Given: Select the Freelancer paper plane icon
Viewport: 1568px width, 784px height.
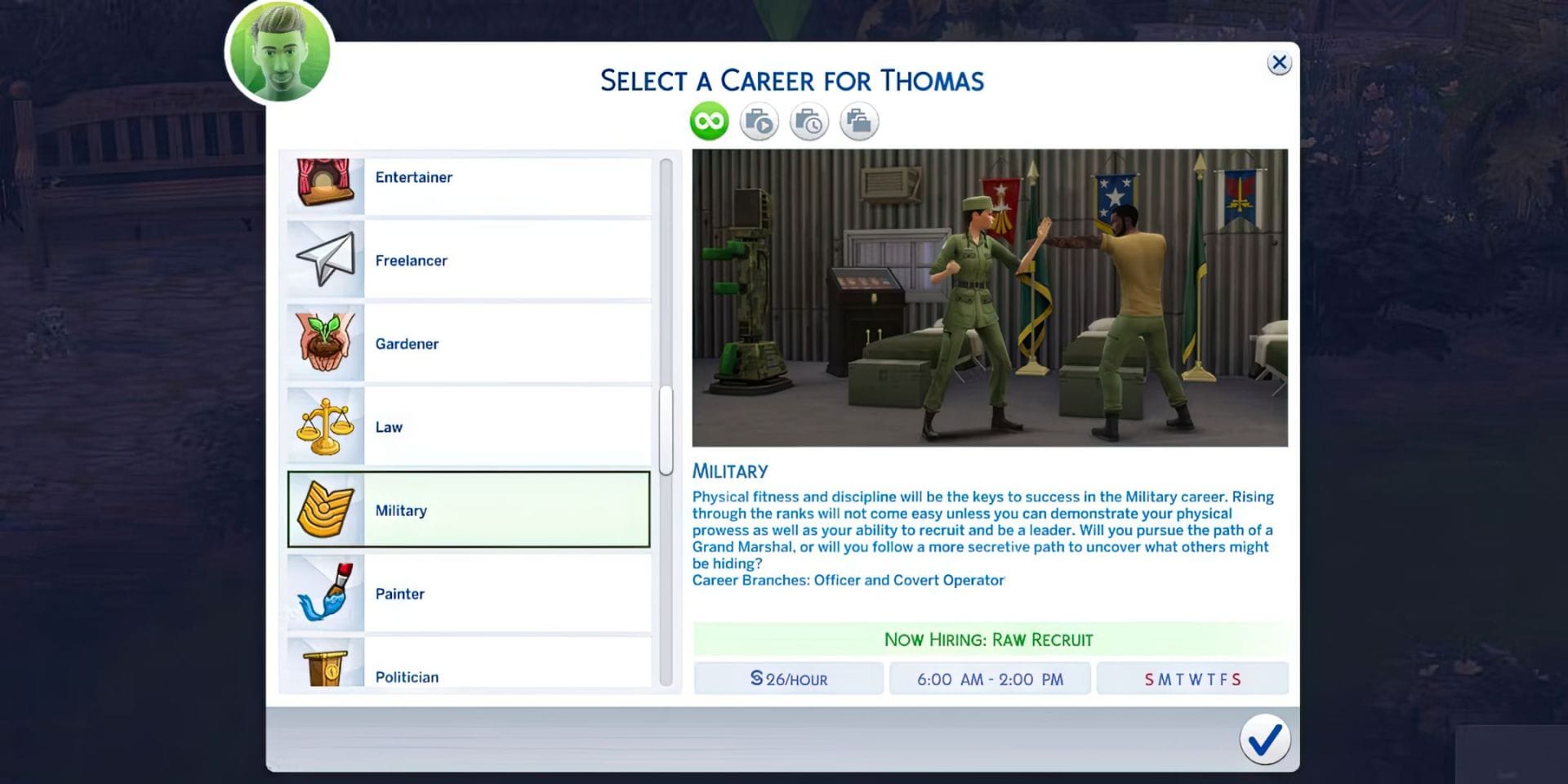Looking at the screenshot, I should tap(325, 260).
